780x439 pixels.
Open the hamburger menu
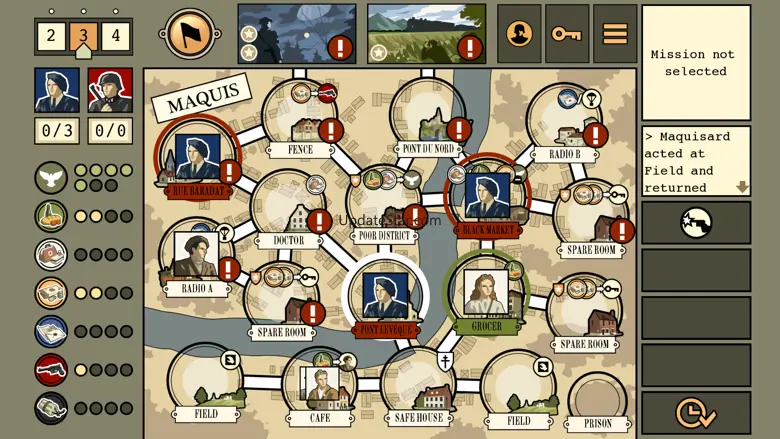pos(615,34)
